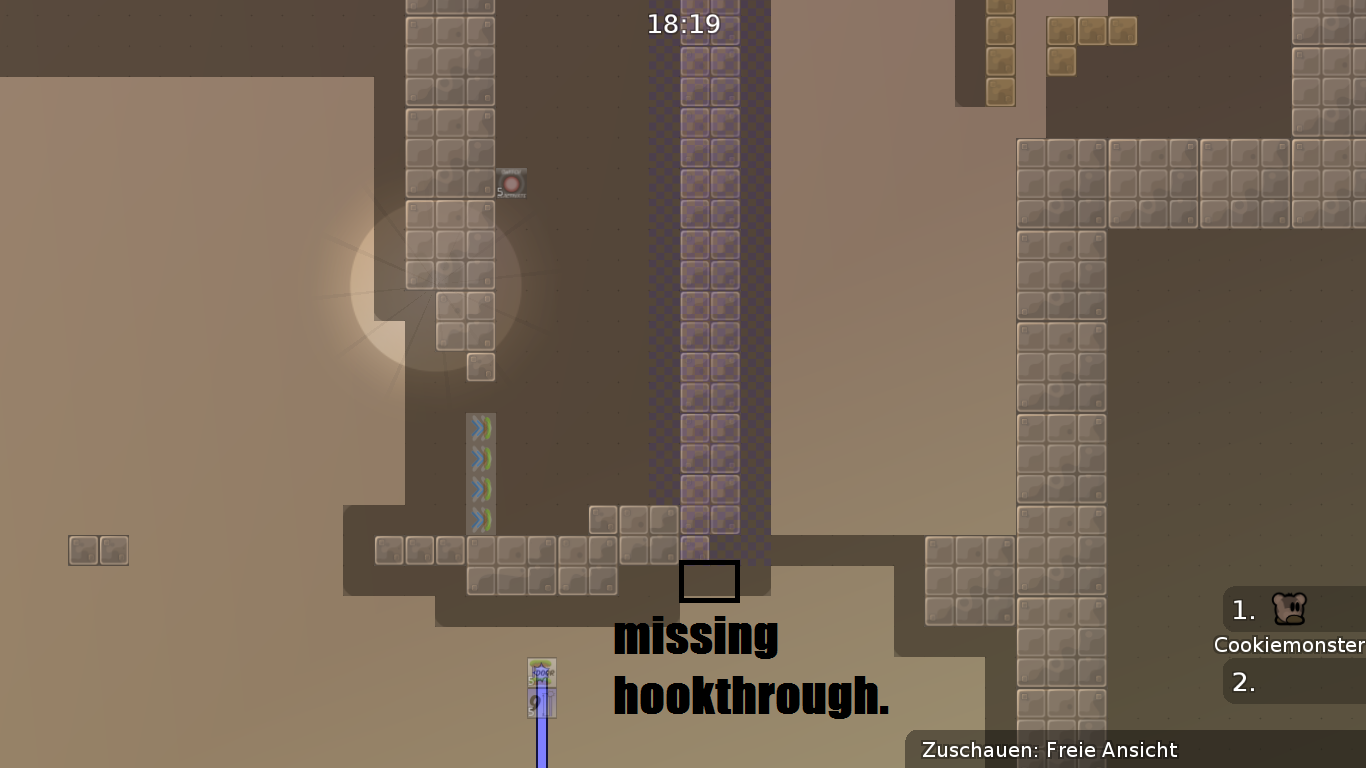Toggle the hookthrough marker rectangle
The image size is (1366, 768).
709,581
